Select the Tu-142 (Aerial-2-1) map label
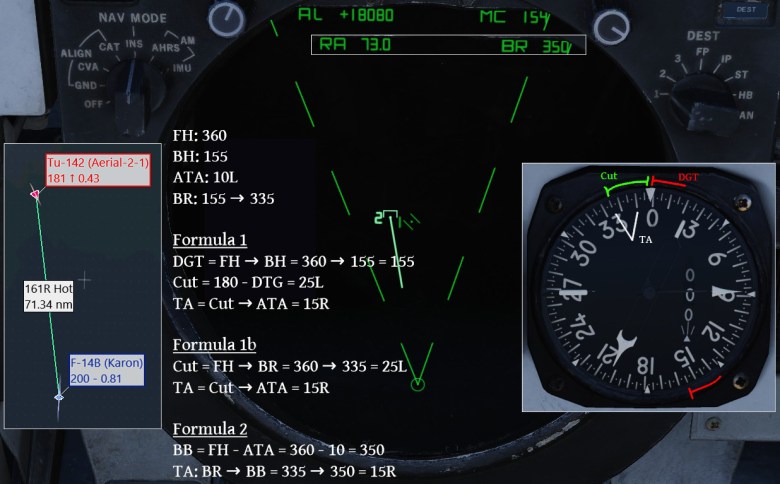This screenshot has height=484, width=780. (97, 170)
